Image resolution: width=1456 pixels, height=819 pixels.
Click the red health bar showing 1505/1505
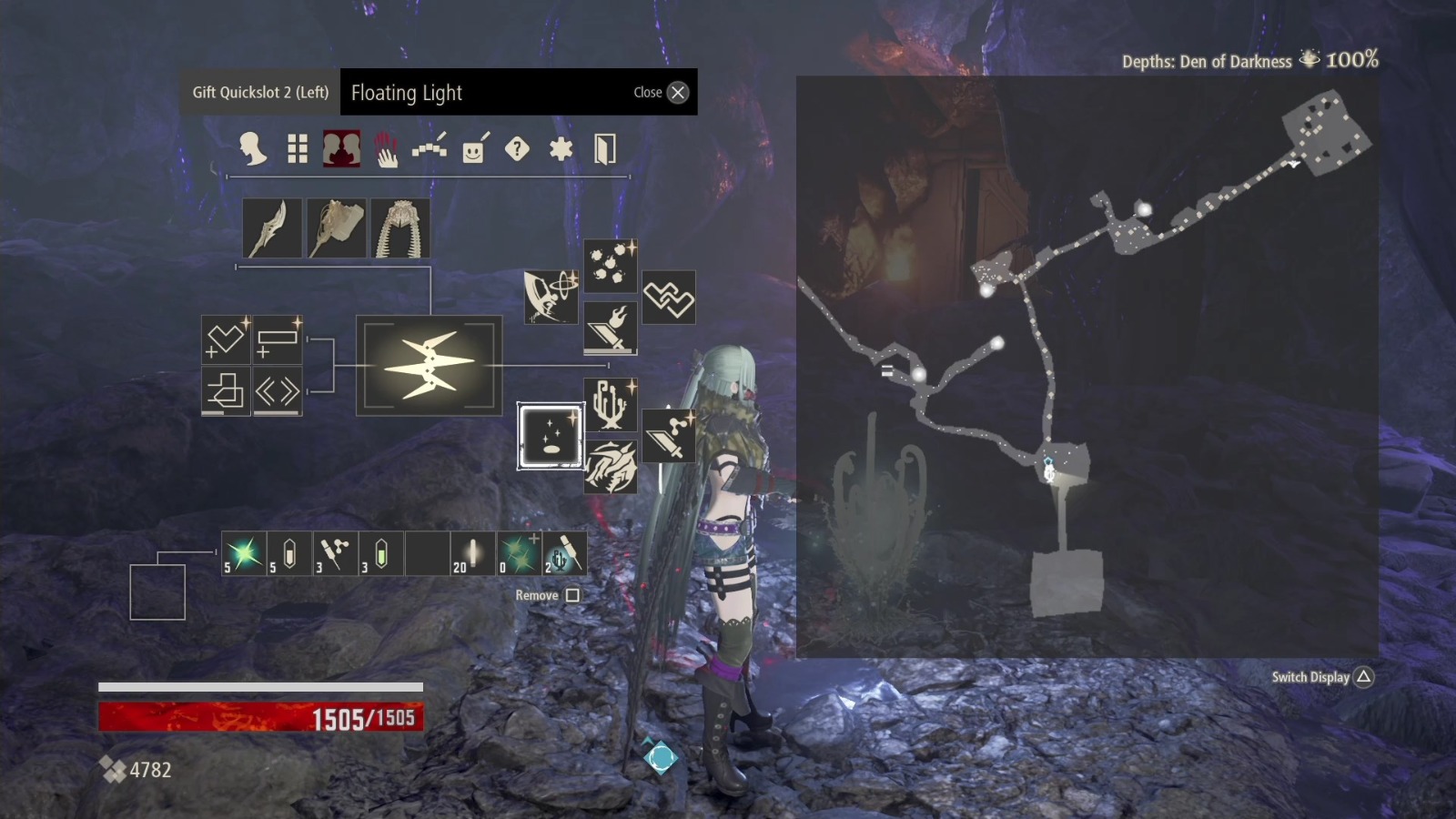(259, 717)
